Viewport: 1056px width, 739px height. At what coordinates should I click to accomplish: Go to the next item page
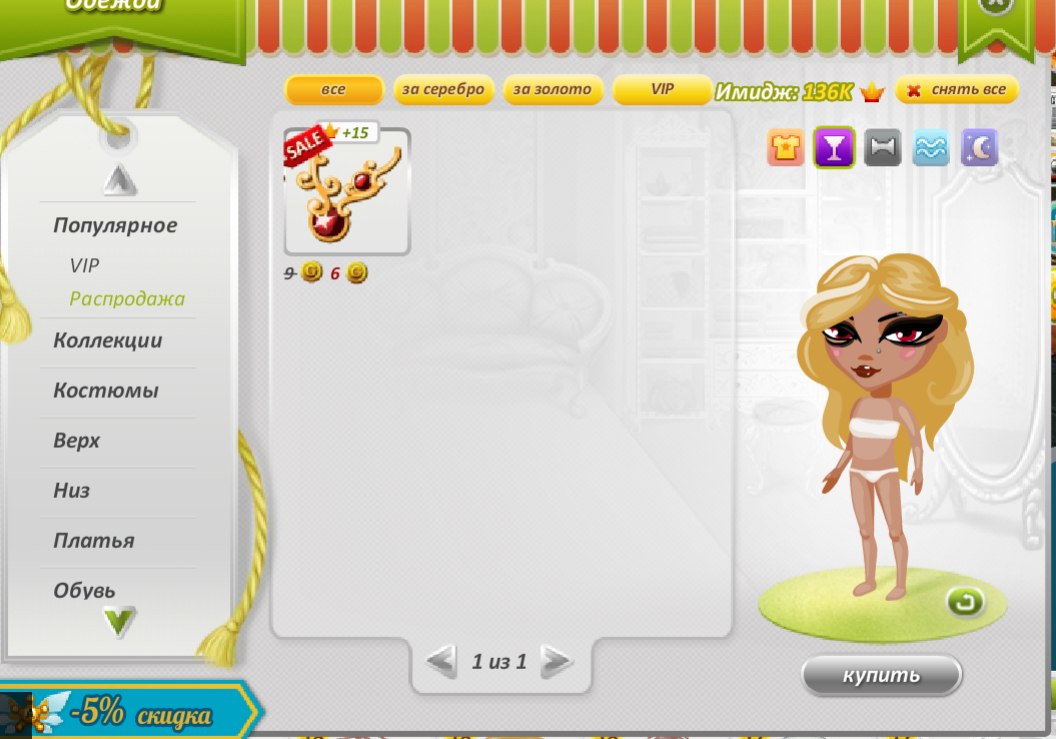[x=556, y=661]
